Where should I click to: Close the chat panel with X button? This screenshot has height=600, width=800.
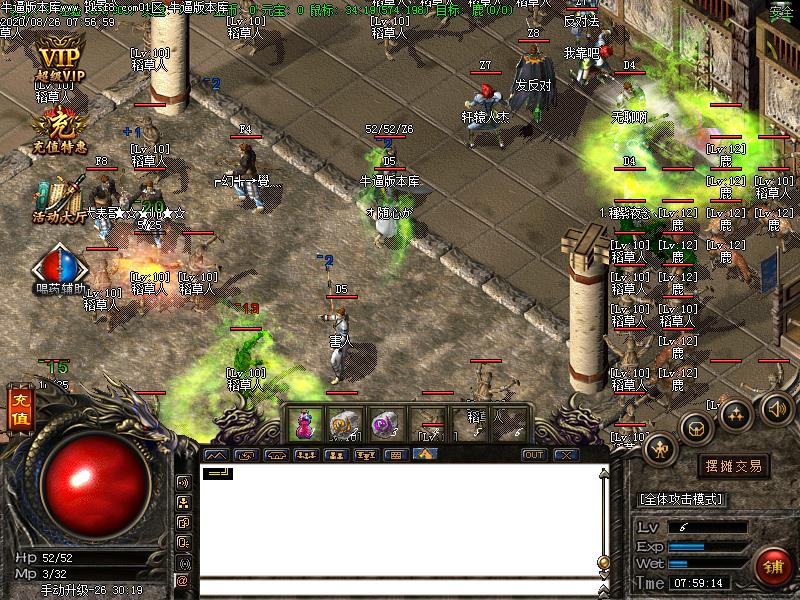566,454
